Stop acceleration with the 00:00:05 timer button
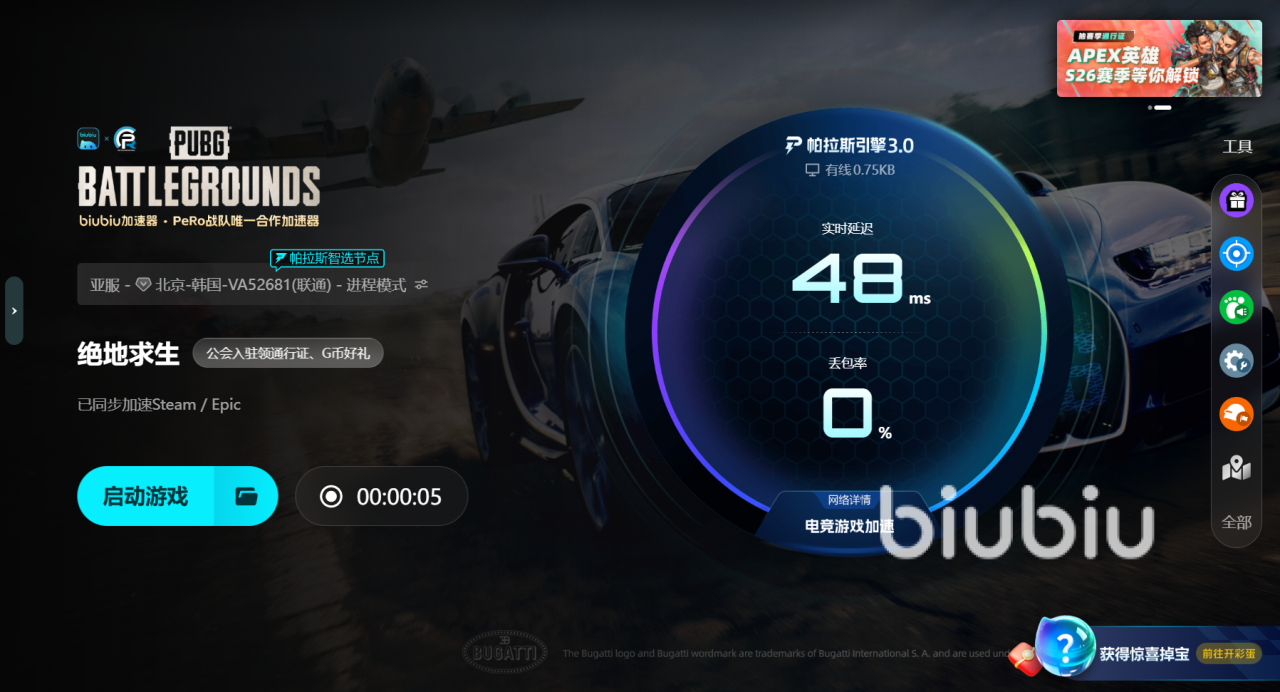Viewport: 1280px width, 692px height. coord(381,496)
